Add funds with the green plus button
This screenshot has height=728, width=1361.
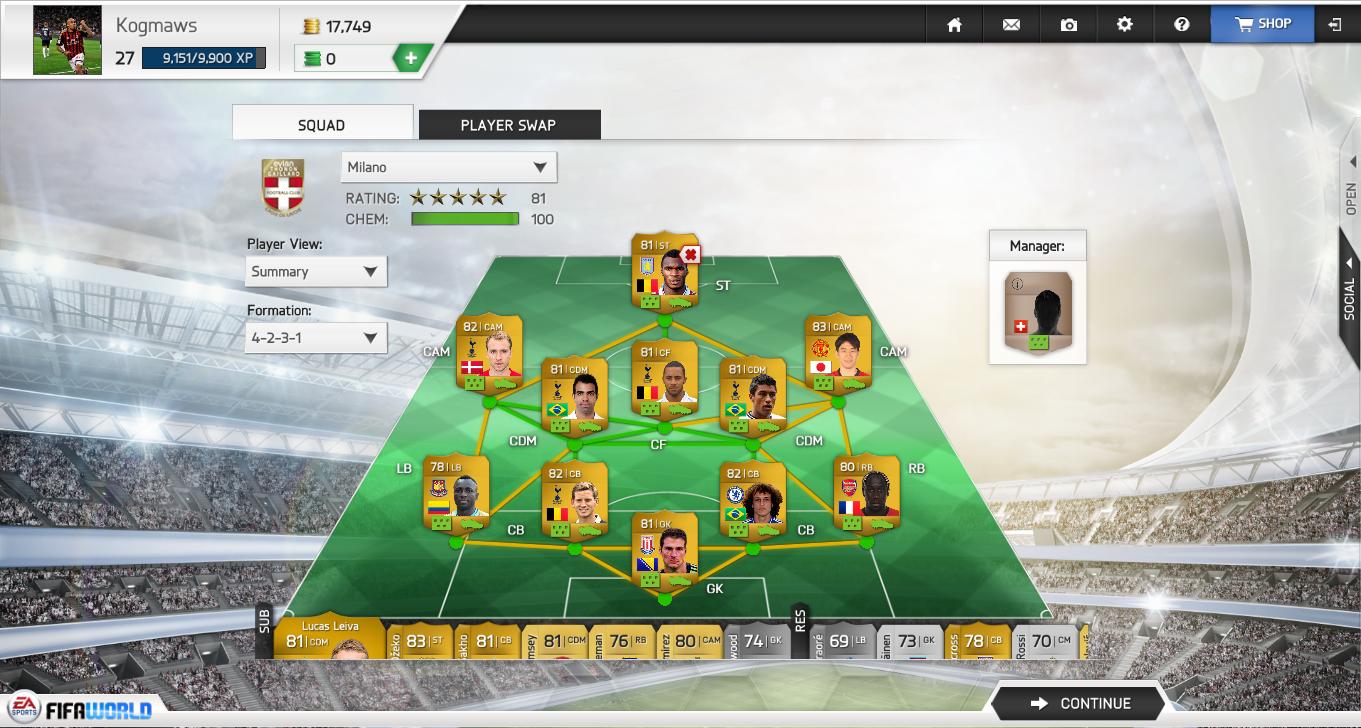point(410,59)
